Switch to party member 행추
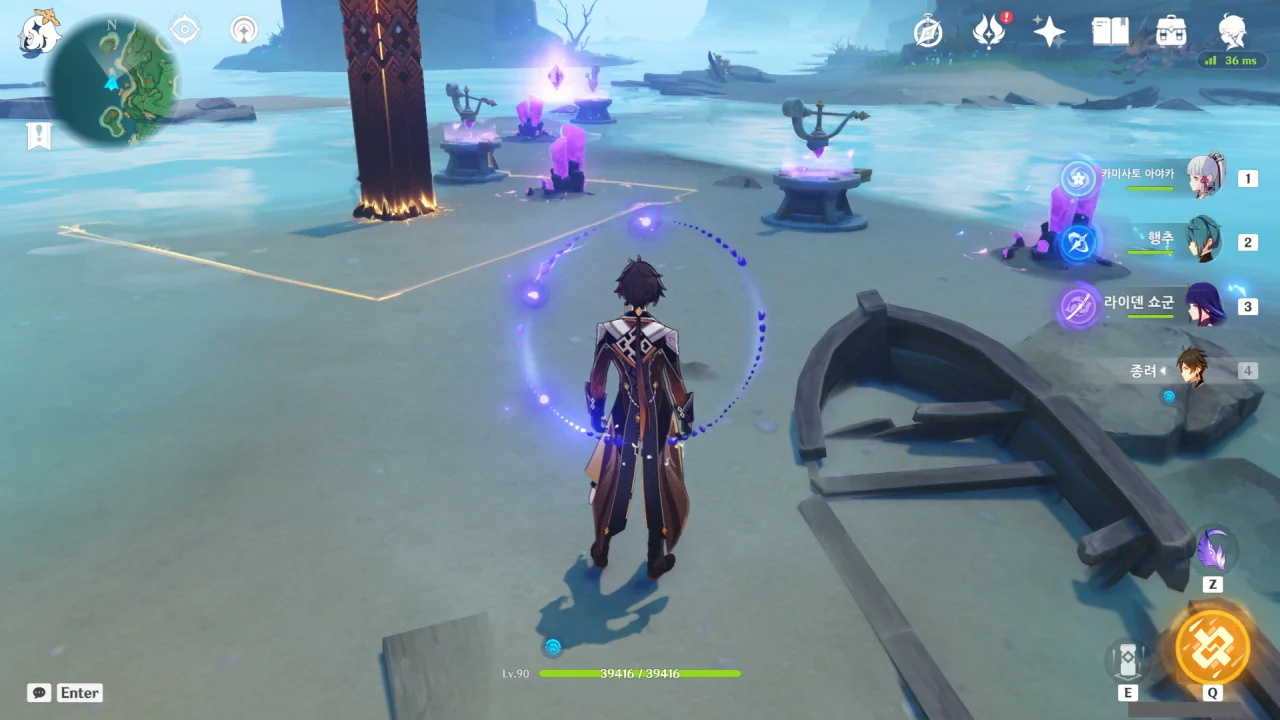The height and width of the screenshot is (720, 1280). click(1205, 241)
